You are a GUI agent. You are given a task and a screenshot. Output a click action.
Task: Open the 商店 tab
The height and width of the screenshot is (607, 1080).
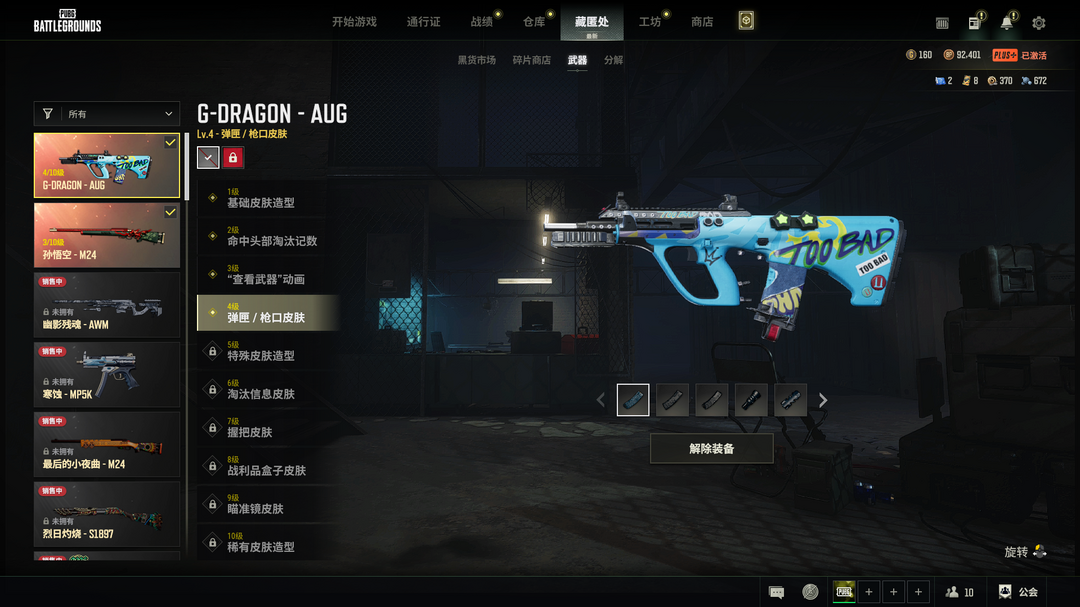click(702, 22)
